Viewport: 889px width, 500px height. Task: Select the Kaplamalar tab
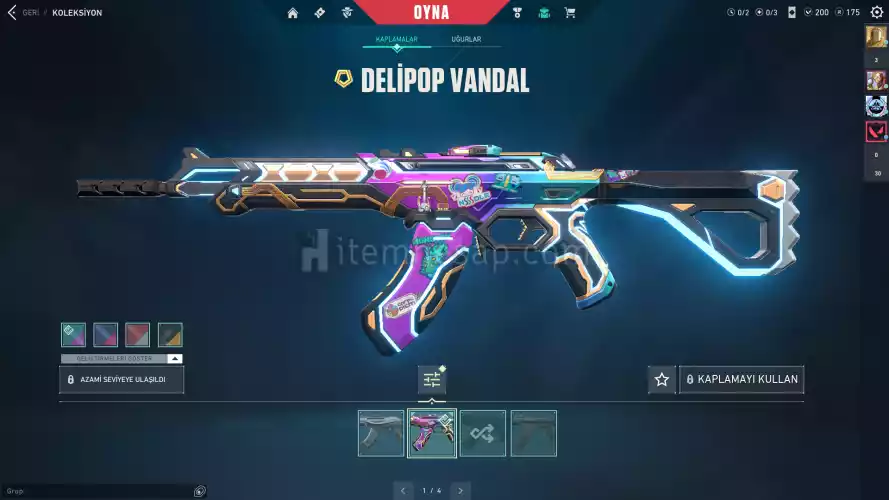pos(397,39)
